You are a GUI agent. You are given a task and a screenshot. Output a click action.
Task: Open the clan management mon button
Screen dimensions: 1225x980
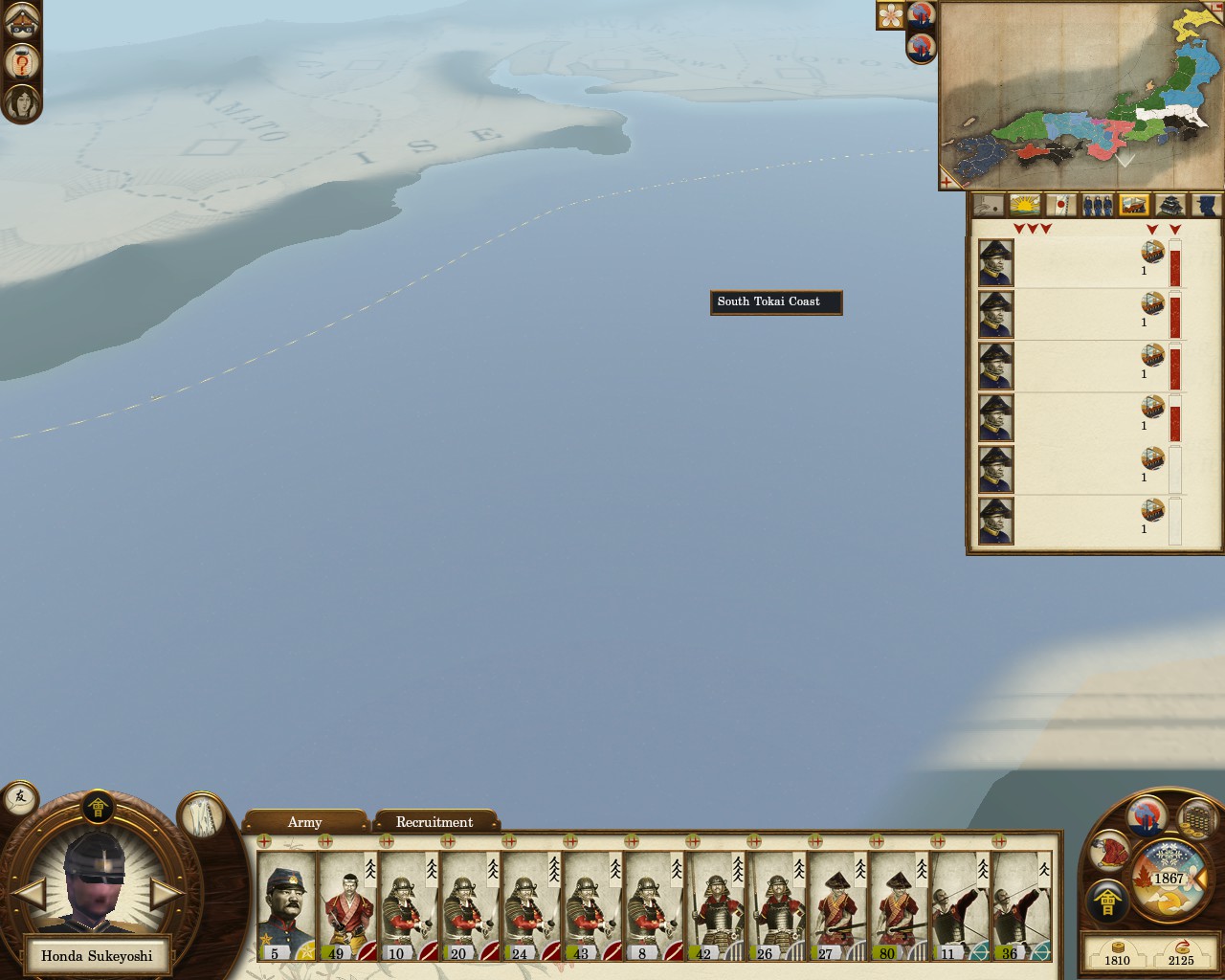(x=1106, y=902)
